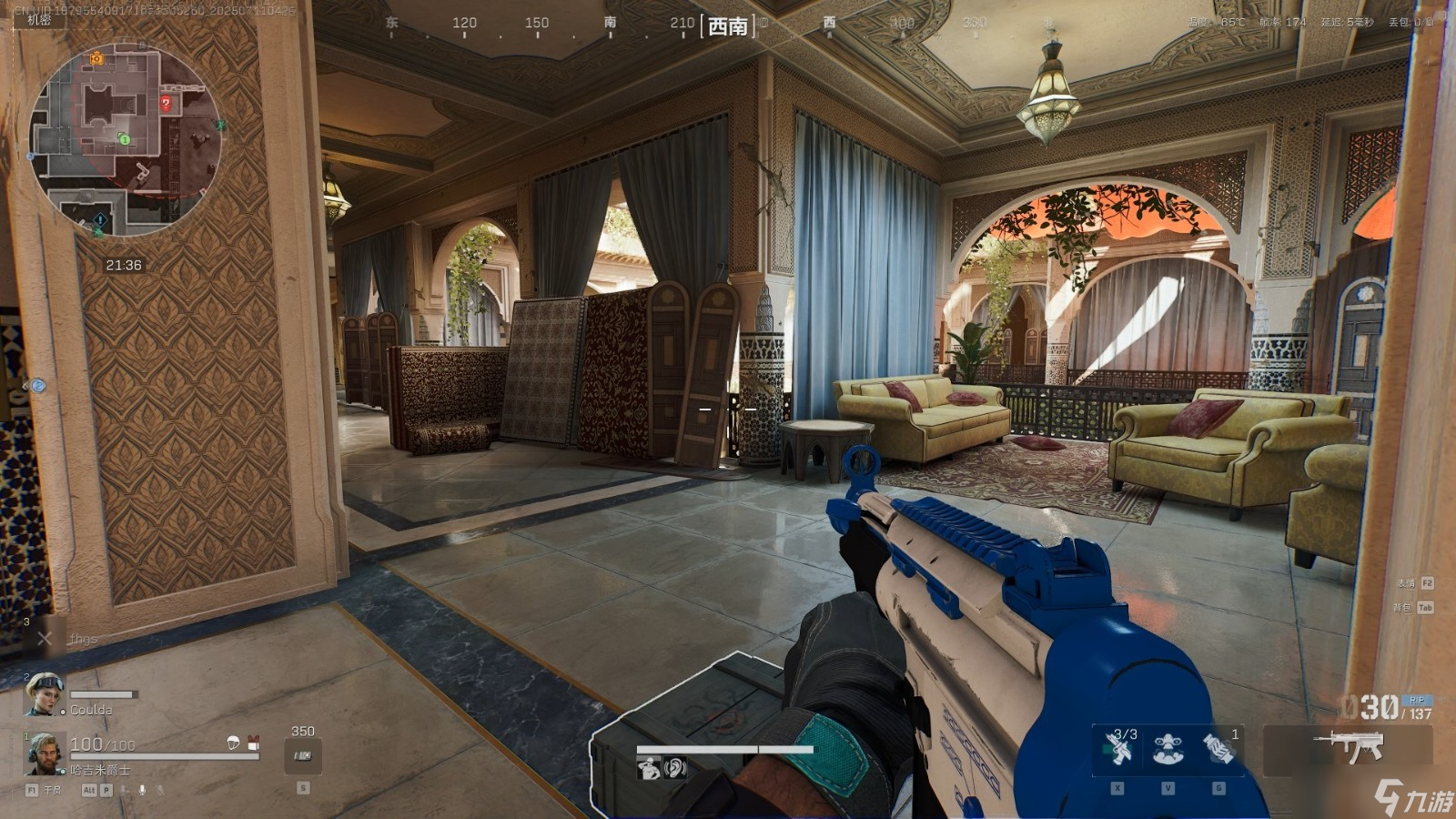
Task: Click the red-and-white backpack status icon
Action: click(x=253, y=743)
